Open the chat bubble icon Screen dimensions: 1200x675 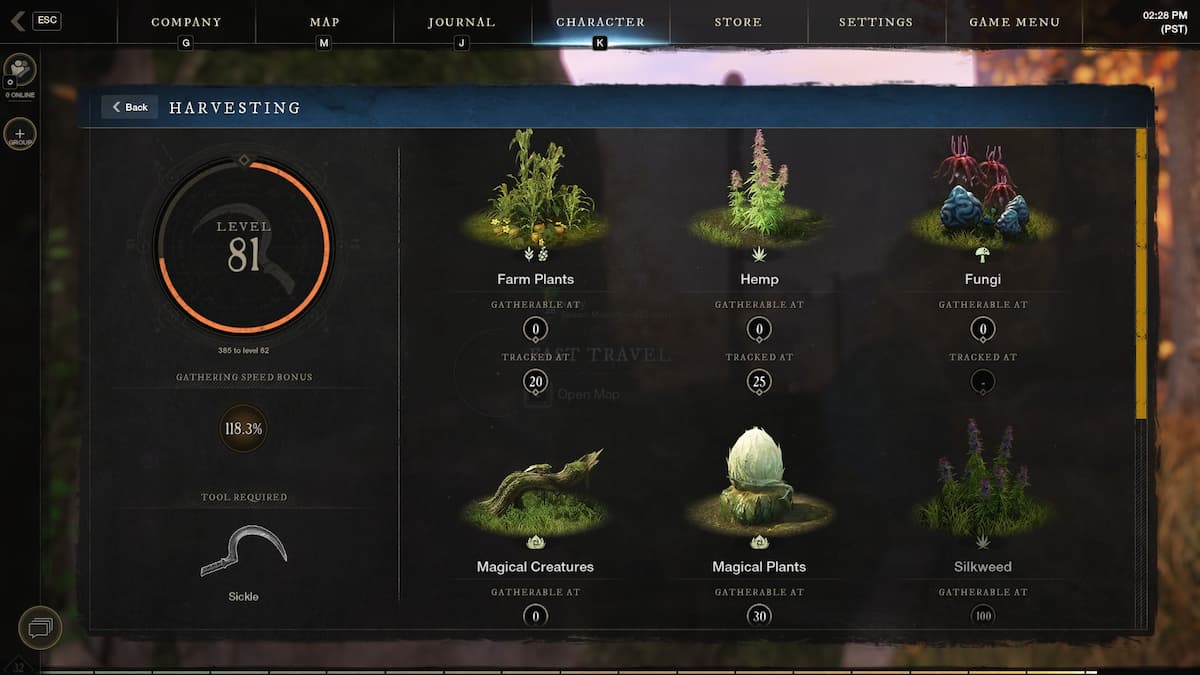[x=40, y=628]
